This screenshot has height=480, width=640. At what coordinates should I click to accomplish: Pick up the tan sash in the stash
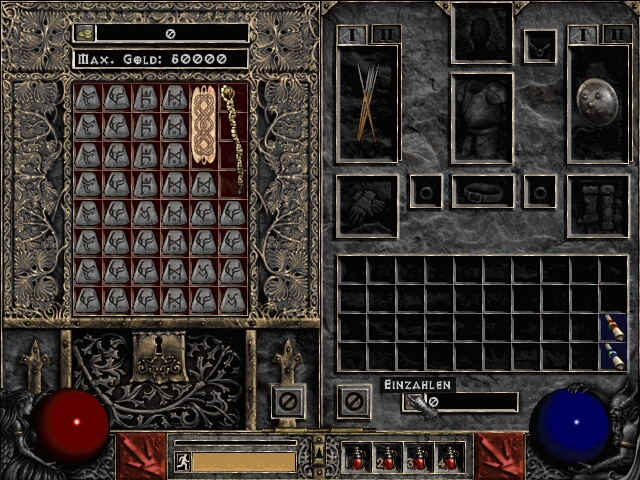click(203, 126)
